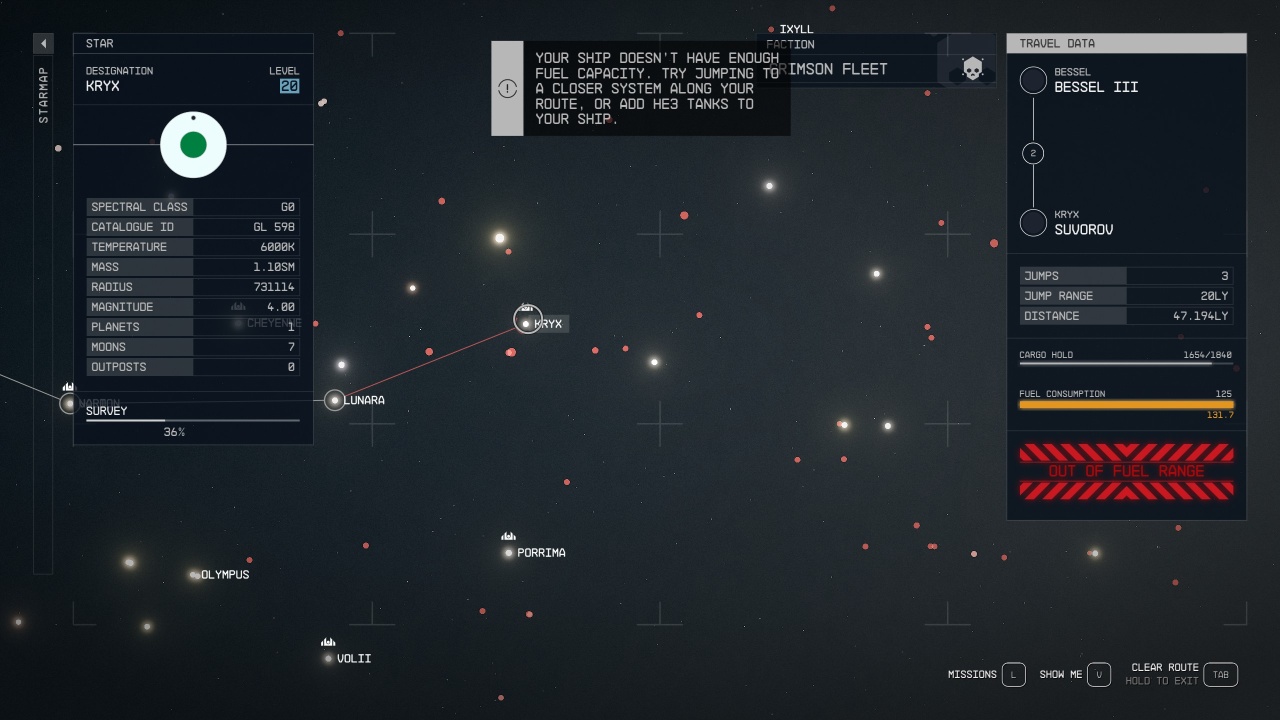Click the outpost marker icon above Kryx

[x=527, y=307]
